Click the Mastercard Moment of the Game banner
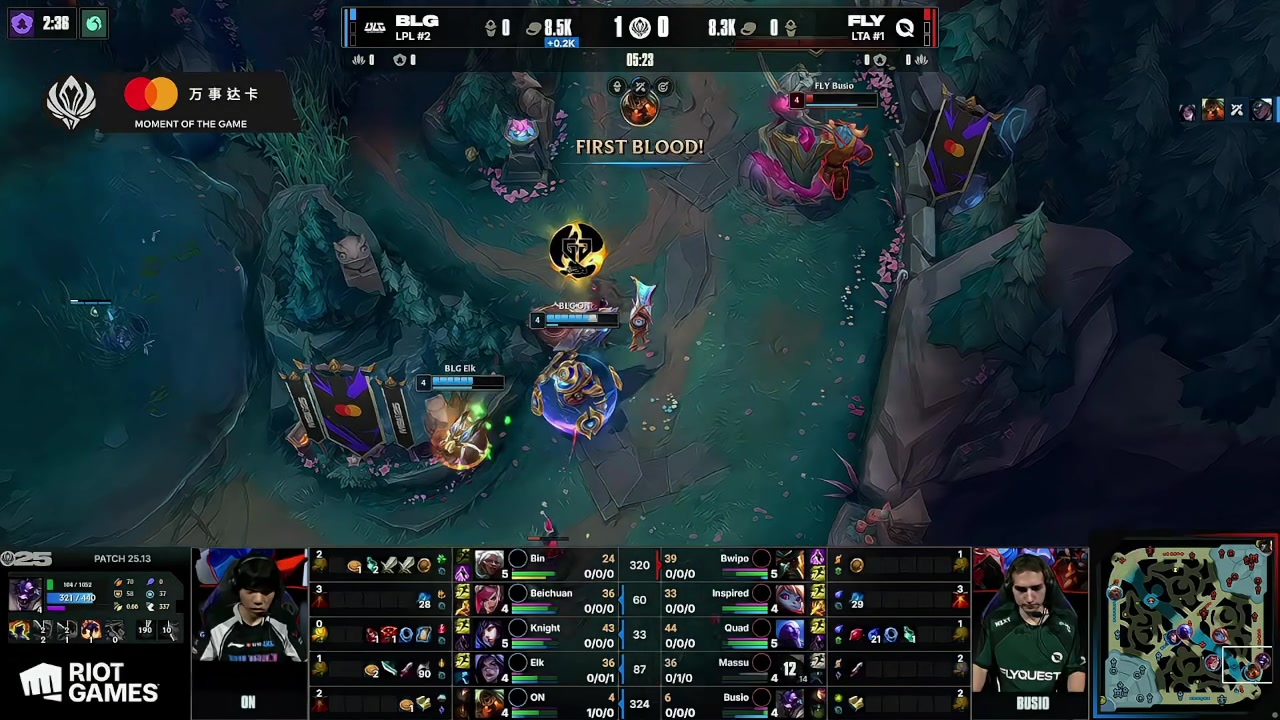 [x=190, y=103]
